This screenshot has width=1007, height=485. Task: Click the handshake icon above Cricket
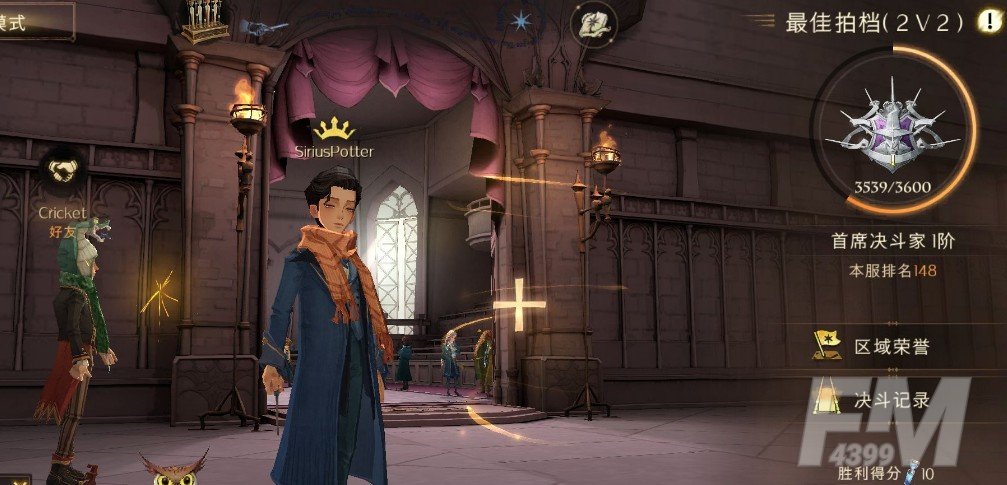pyautogui.click(x=62, y=172)
